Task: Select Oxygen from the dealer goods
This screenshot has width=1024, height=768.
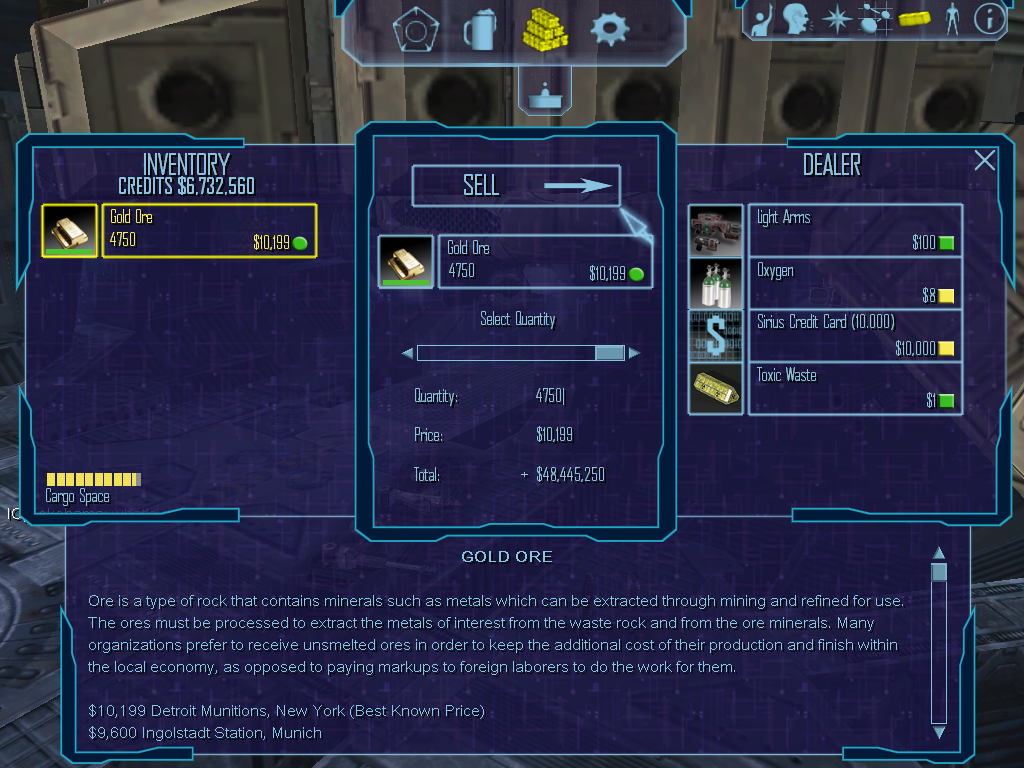Action: (855, 283)
